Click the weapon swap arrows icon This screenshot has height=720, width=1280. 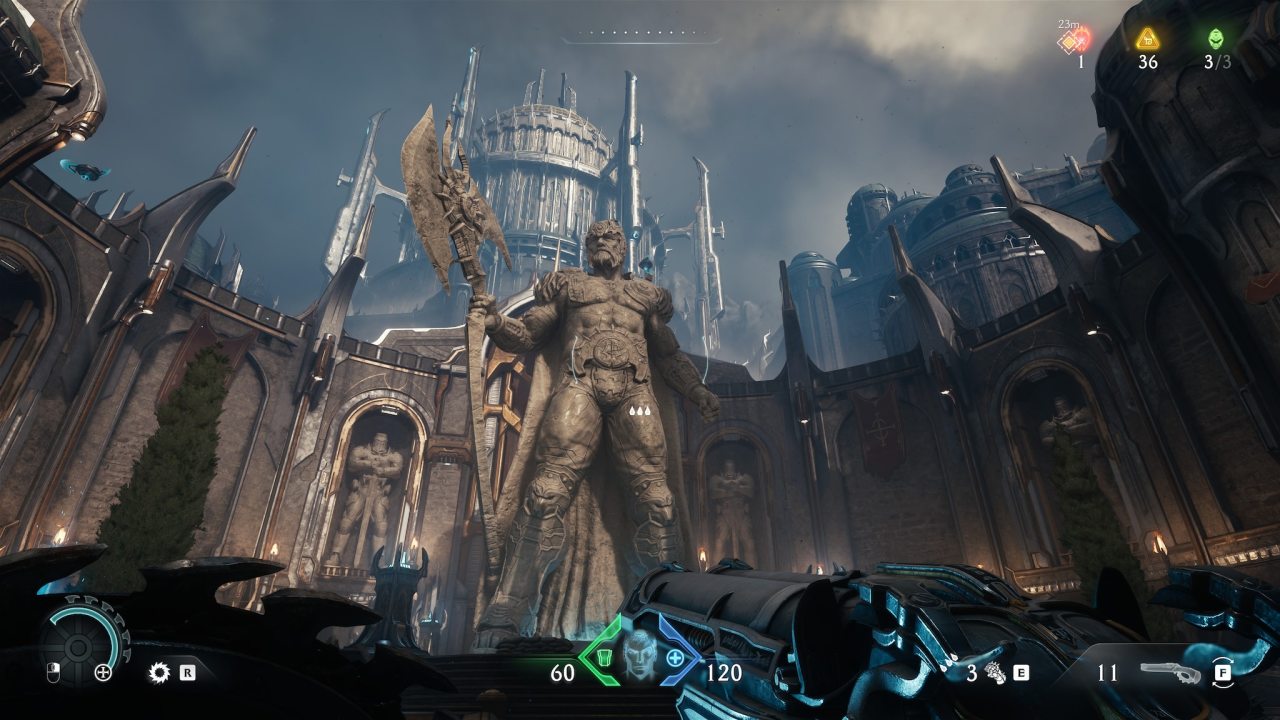point(1222,672)
